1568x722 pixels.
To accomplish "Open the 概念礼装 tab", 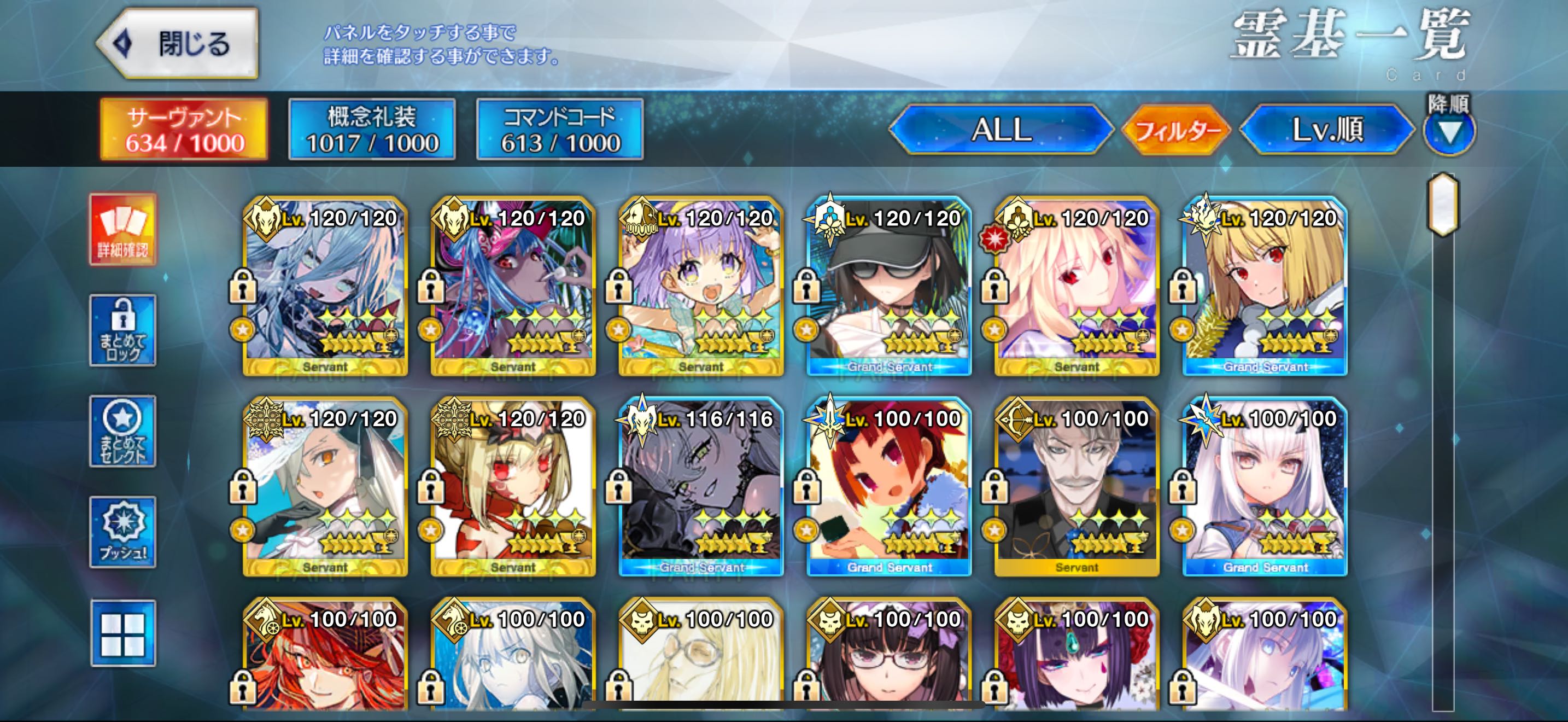I will [x=372, y=130].
